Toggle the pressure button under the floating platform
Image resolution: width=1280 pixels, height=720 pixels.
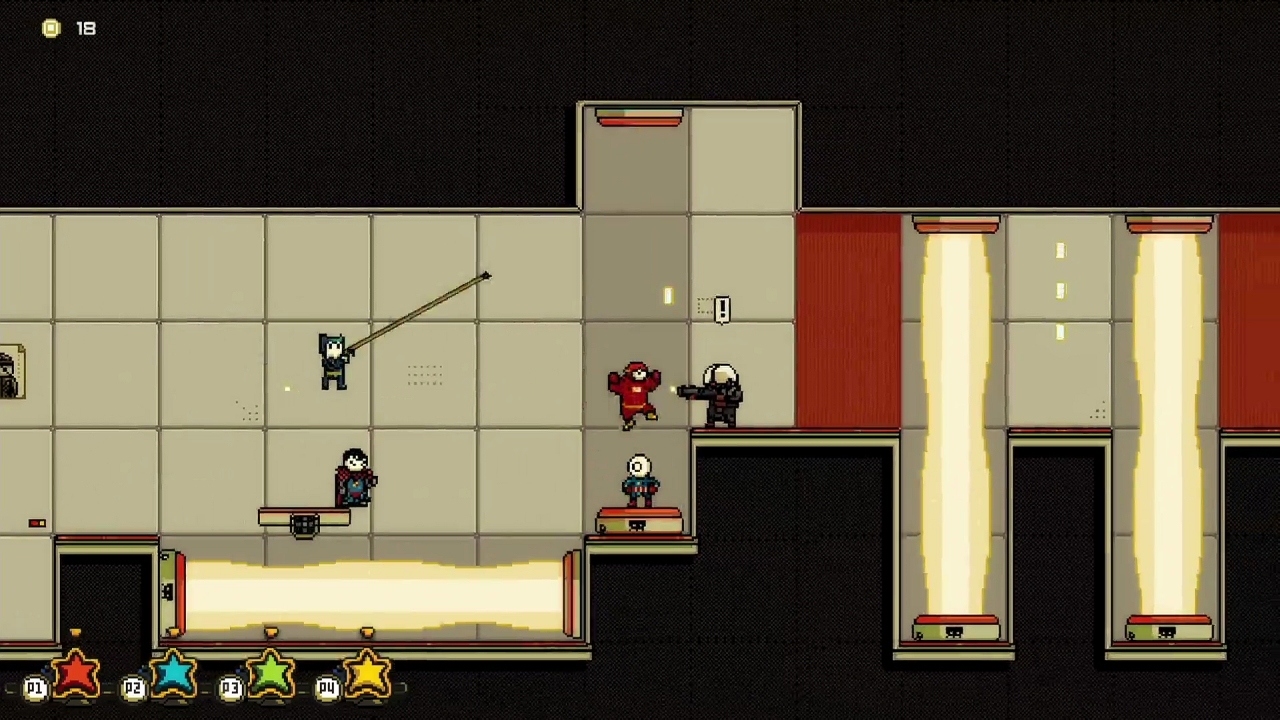pyautogui.click(x=305, y=522)
